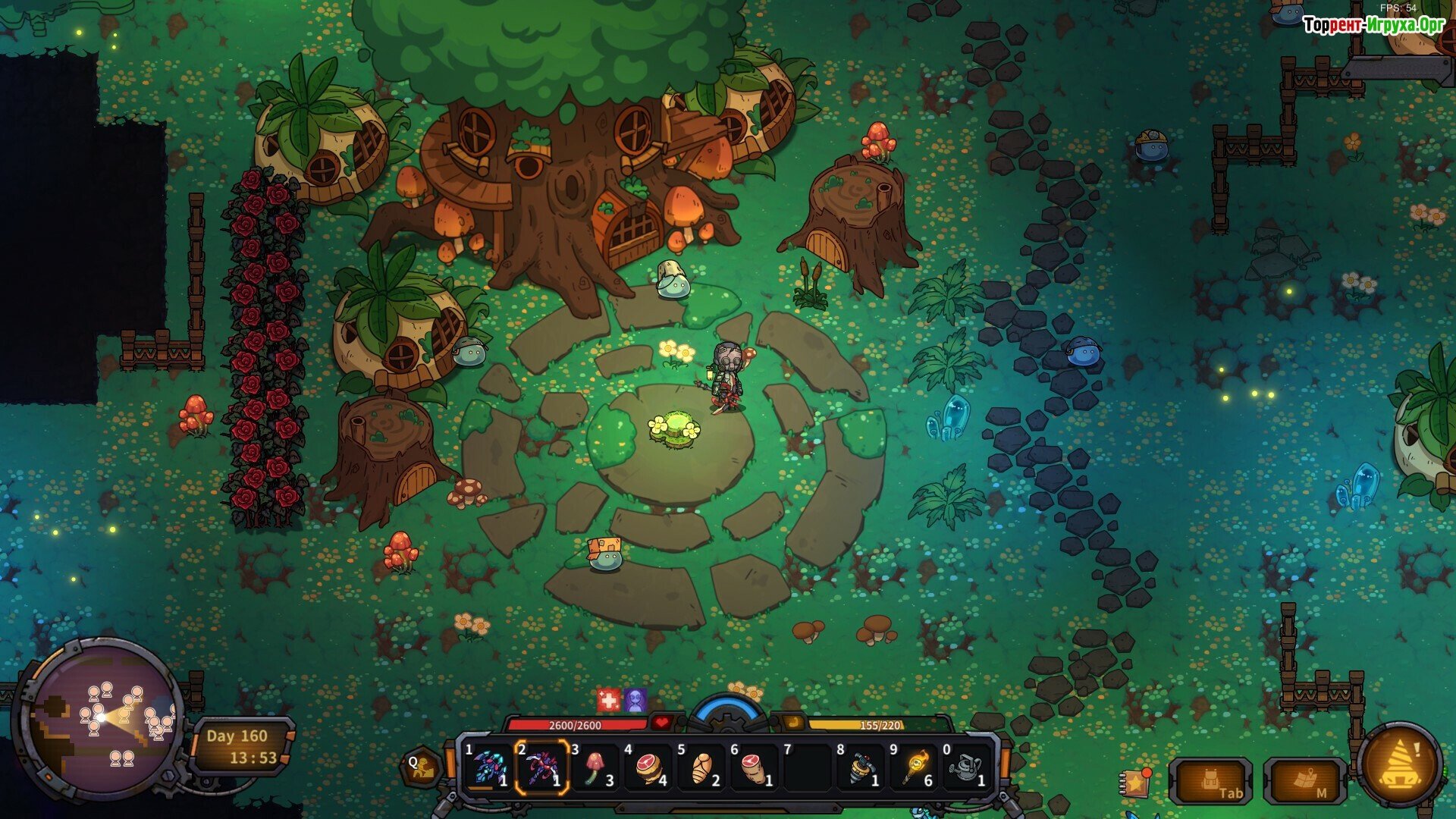Open the backpack inventory button
This screenshot has width=1456, height=819.
coord(1211,781)
